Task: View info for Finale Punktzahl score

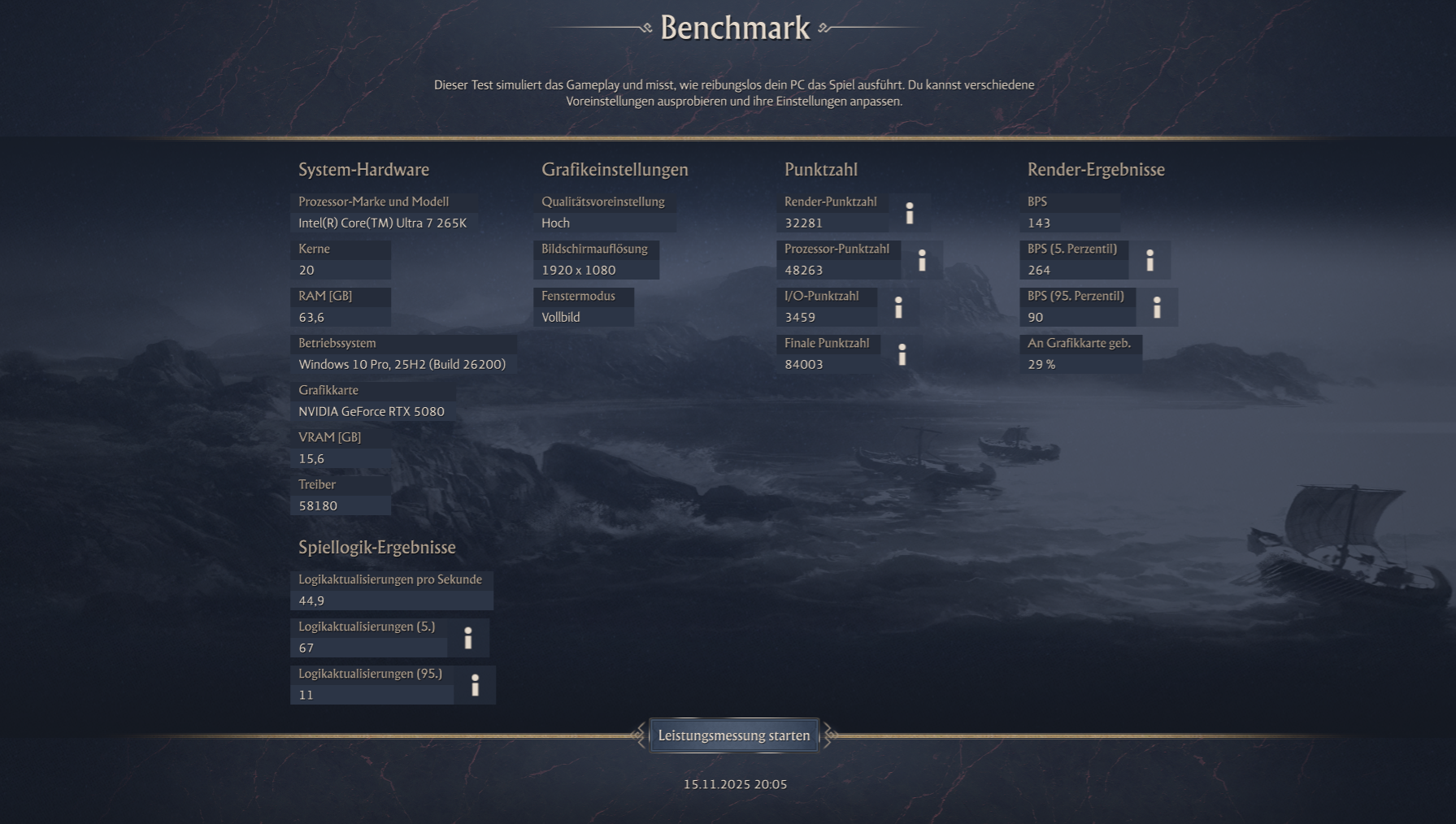Action: 902,354
